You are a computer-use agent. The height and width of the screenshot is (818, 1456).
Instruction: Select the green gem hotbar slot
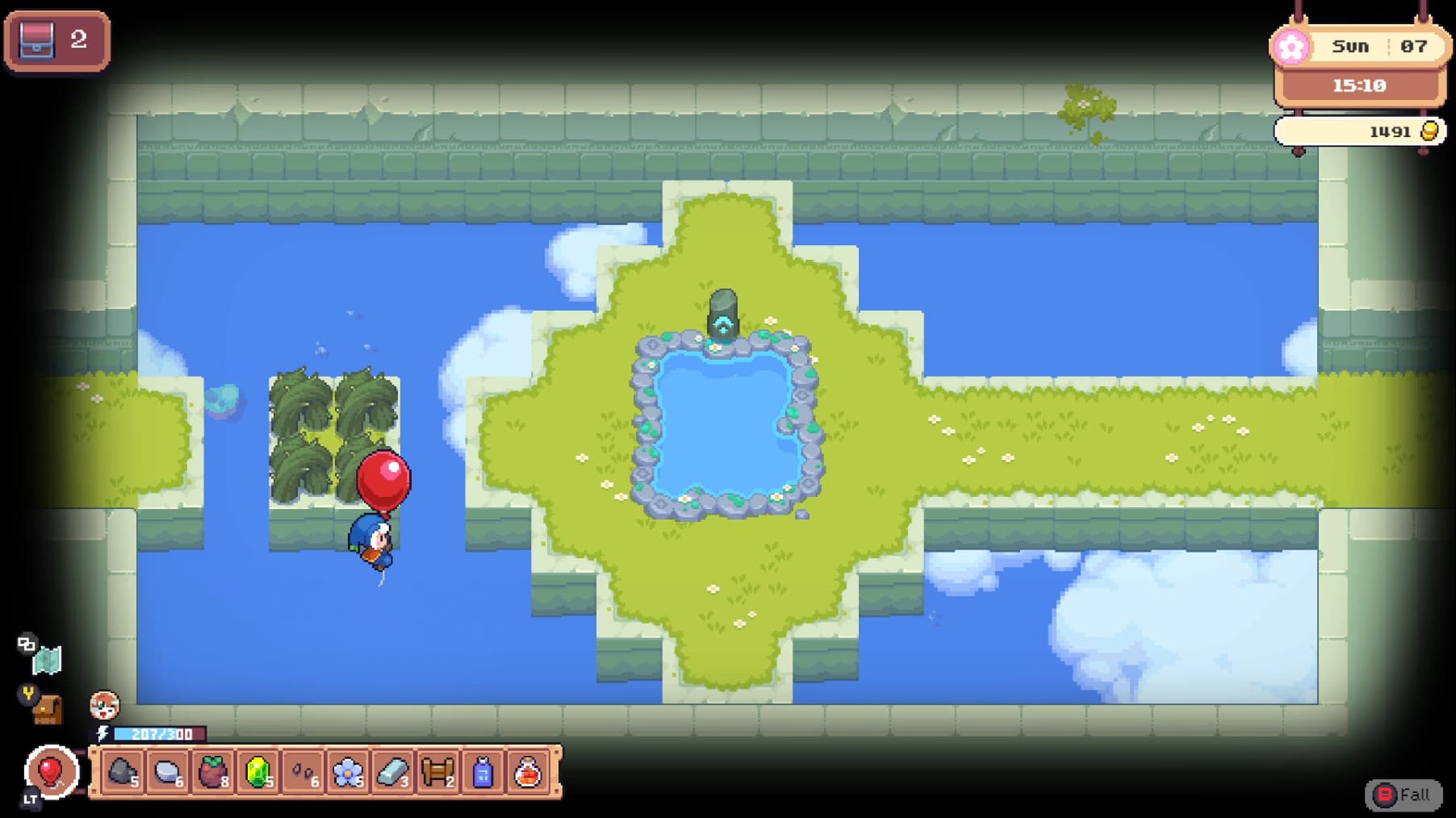pyautogui.click(x=258, y=773)
